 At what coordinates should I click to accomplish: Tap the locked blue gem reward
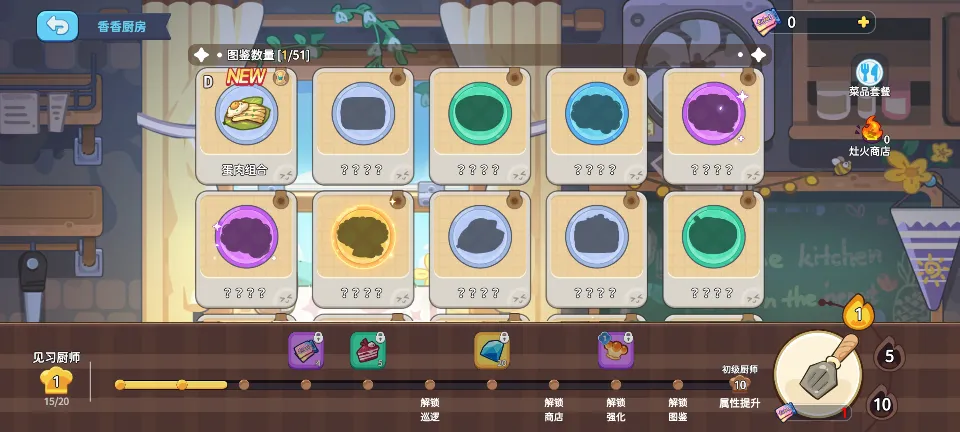pos(491,350)
